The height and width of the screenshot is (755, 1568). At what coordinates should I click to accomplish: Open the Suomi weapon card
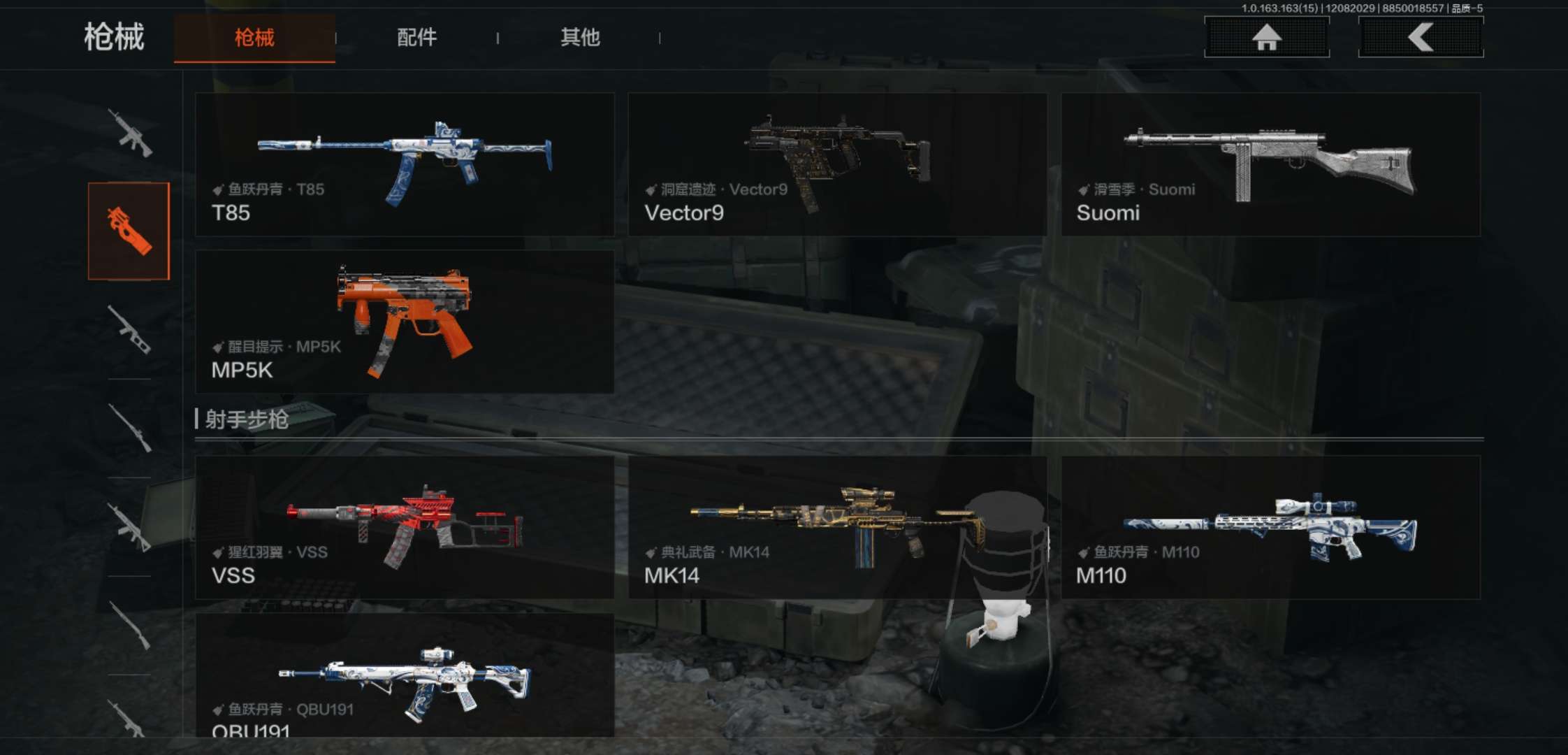tap(1270, 164)
